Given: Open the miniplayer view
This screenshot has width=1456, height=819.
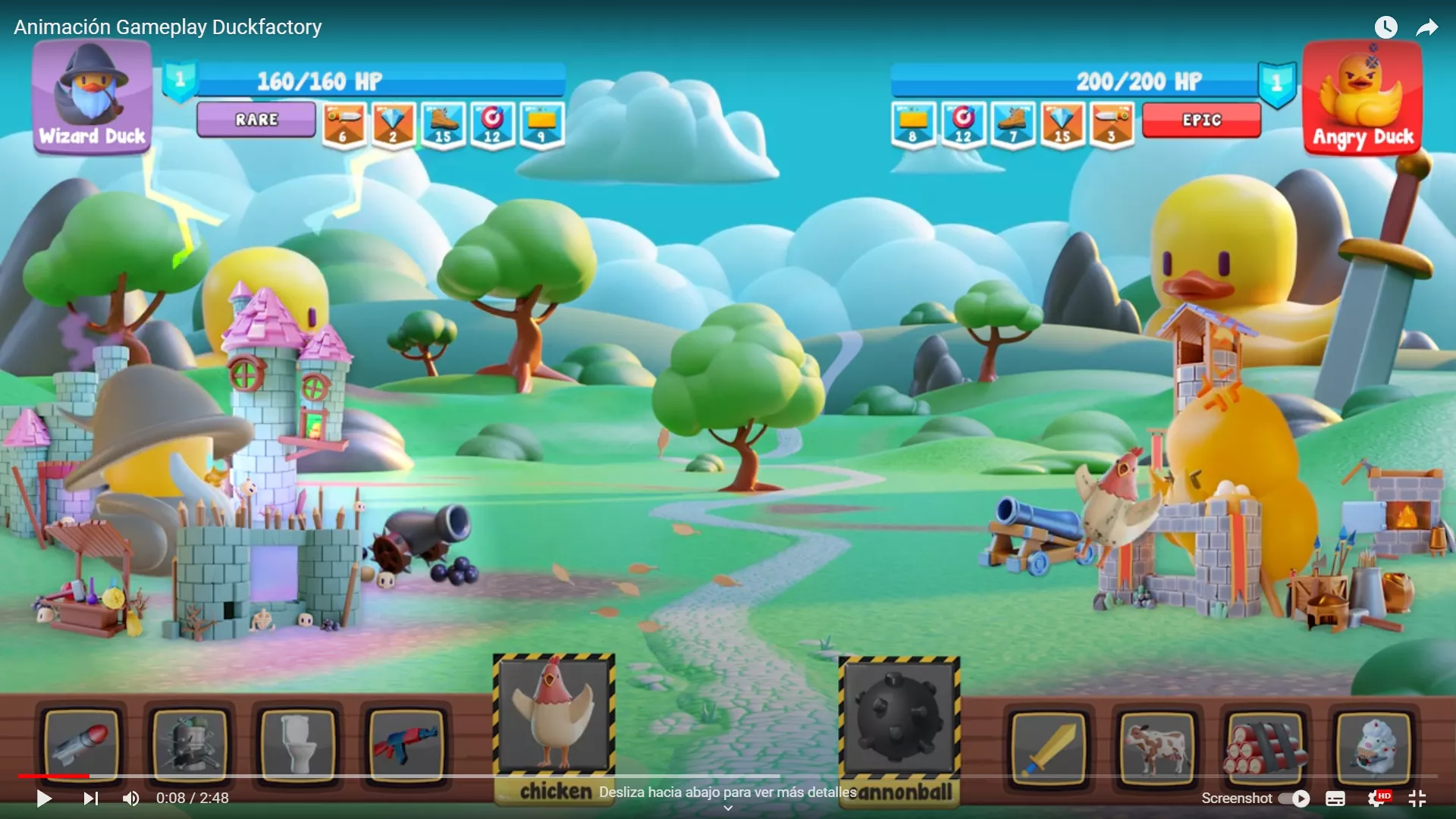Looking at the screenshot, I should coord(1417,799).
